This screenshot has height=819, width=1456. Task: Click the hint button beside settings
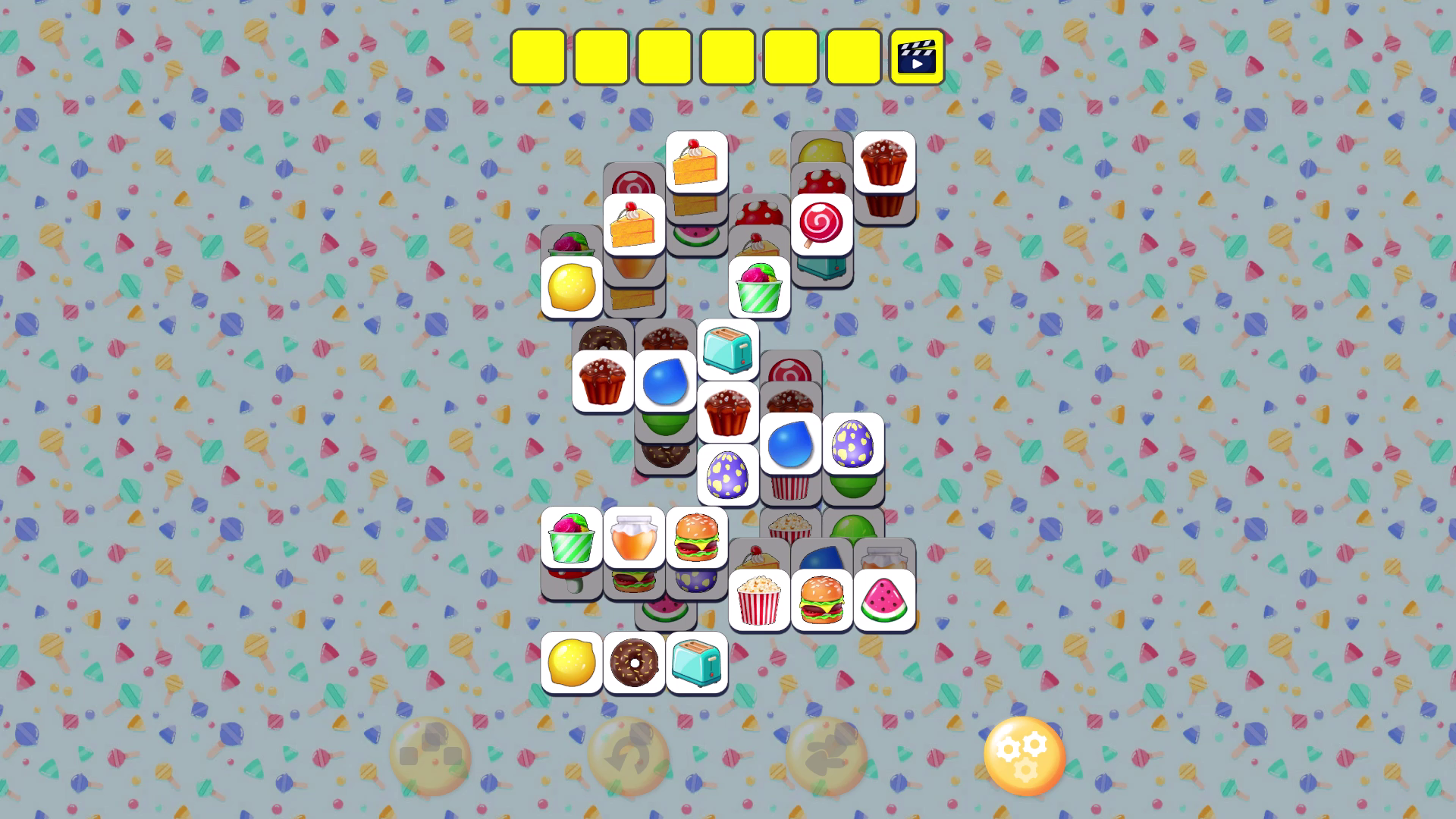click(x=827, y=755)
